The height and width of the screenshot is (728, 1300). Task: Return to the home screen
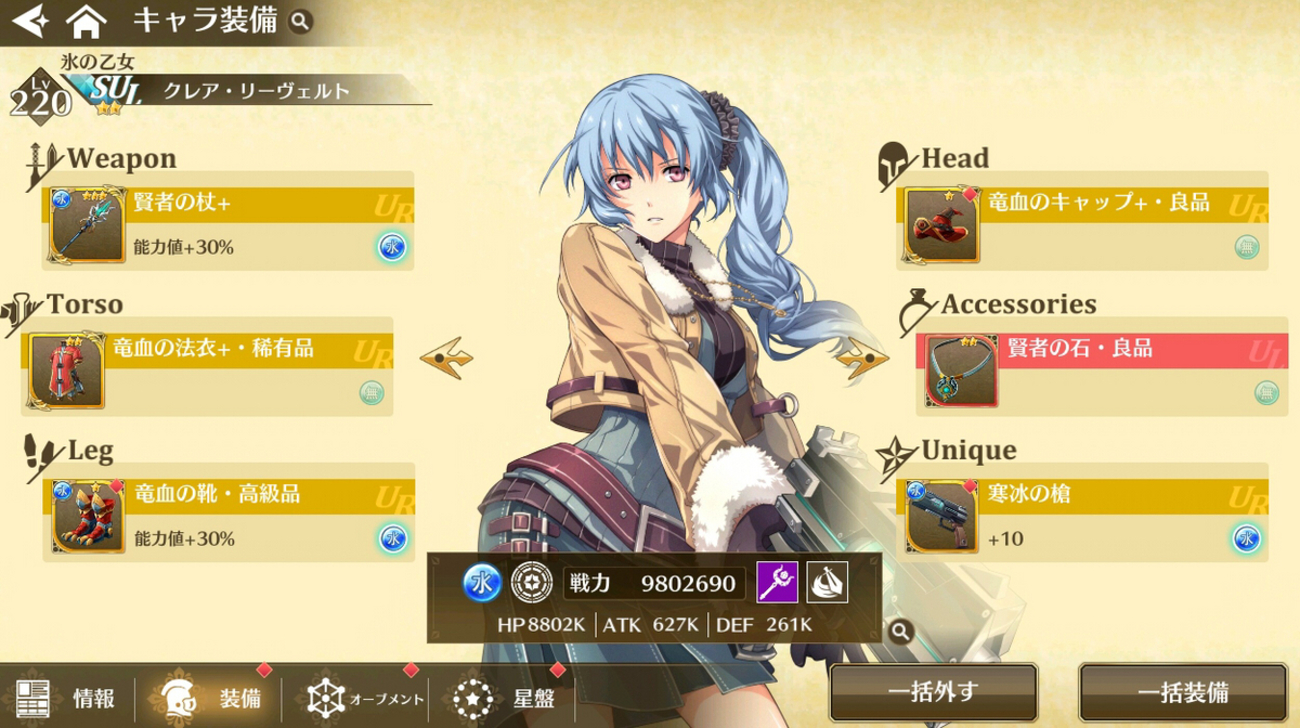coord(86,21)
